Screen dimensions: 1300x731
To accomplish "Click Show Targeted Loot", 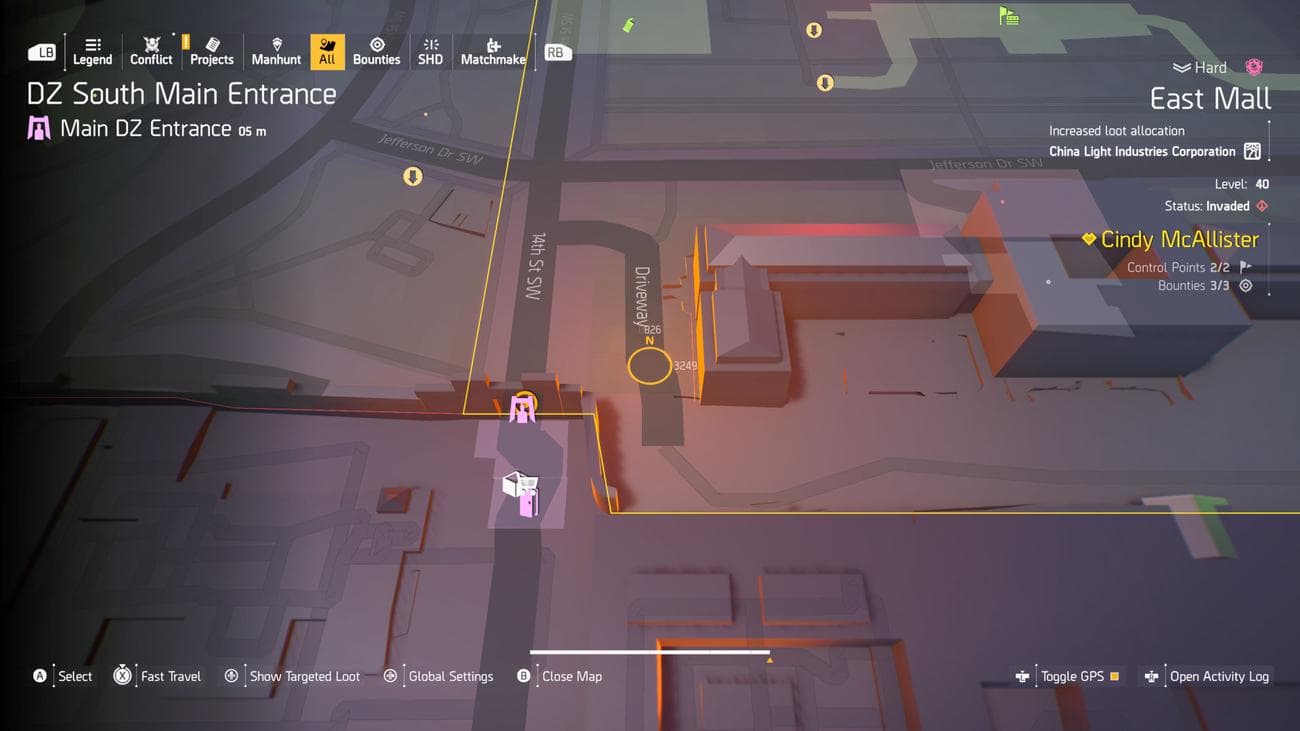I will point(304,676).
